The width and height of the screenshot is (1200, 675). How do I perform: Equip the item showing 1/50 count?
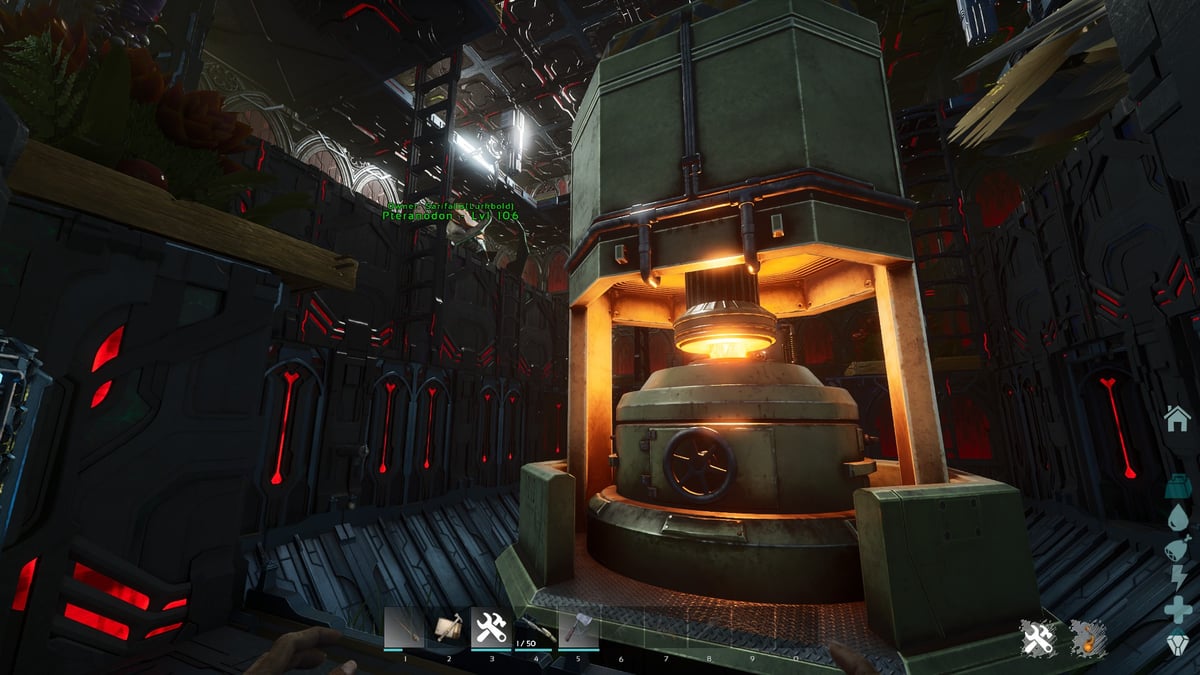[534, 629]
